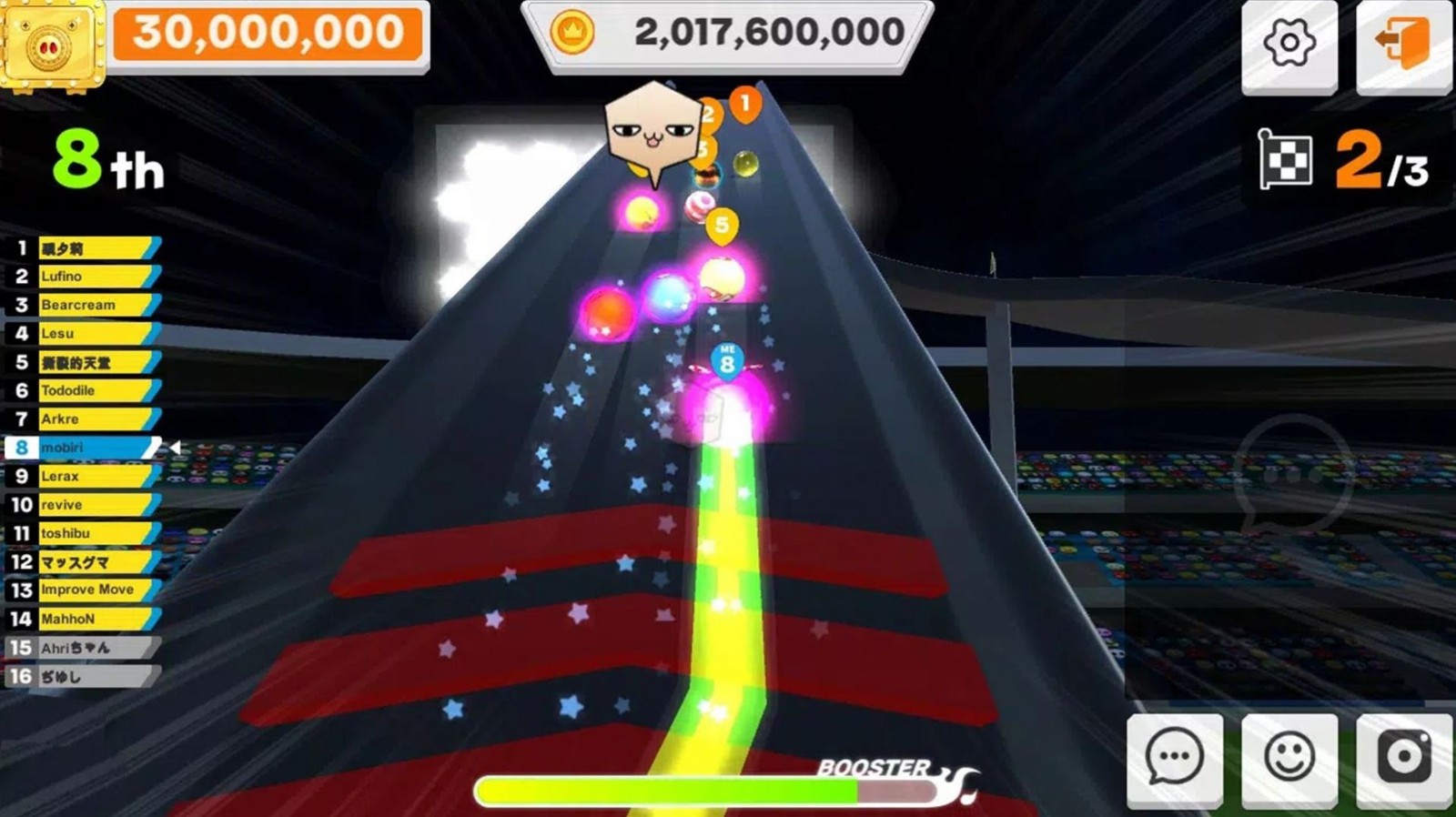Open the gear settings menu
Image resolution: width=1456 pixels, height=817 pixels.
click(1289, 44)
